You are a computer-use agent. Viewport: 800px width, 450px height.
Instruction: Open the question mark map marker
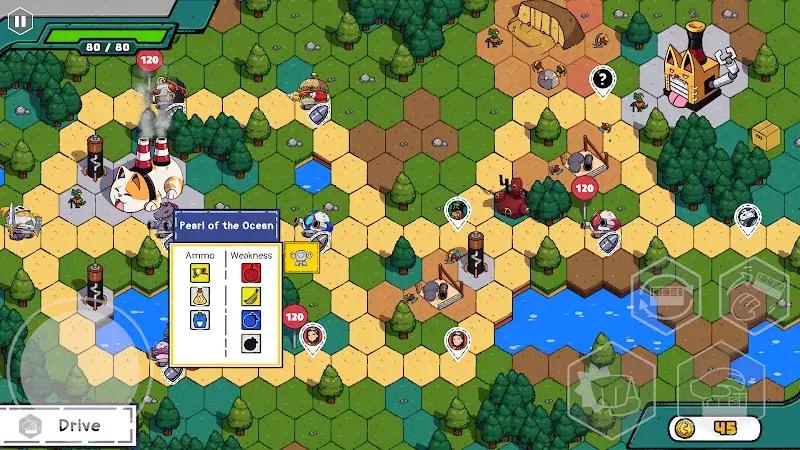click(601, 79)
